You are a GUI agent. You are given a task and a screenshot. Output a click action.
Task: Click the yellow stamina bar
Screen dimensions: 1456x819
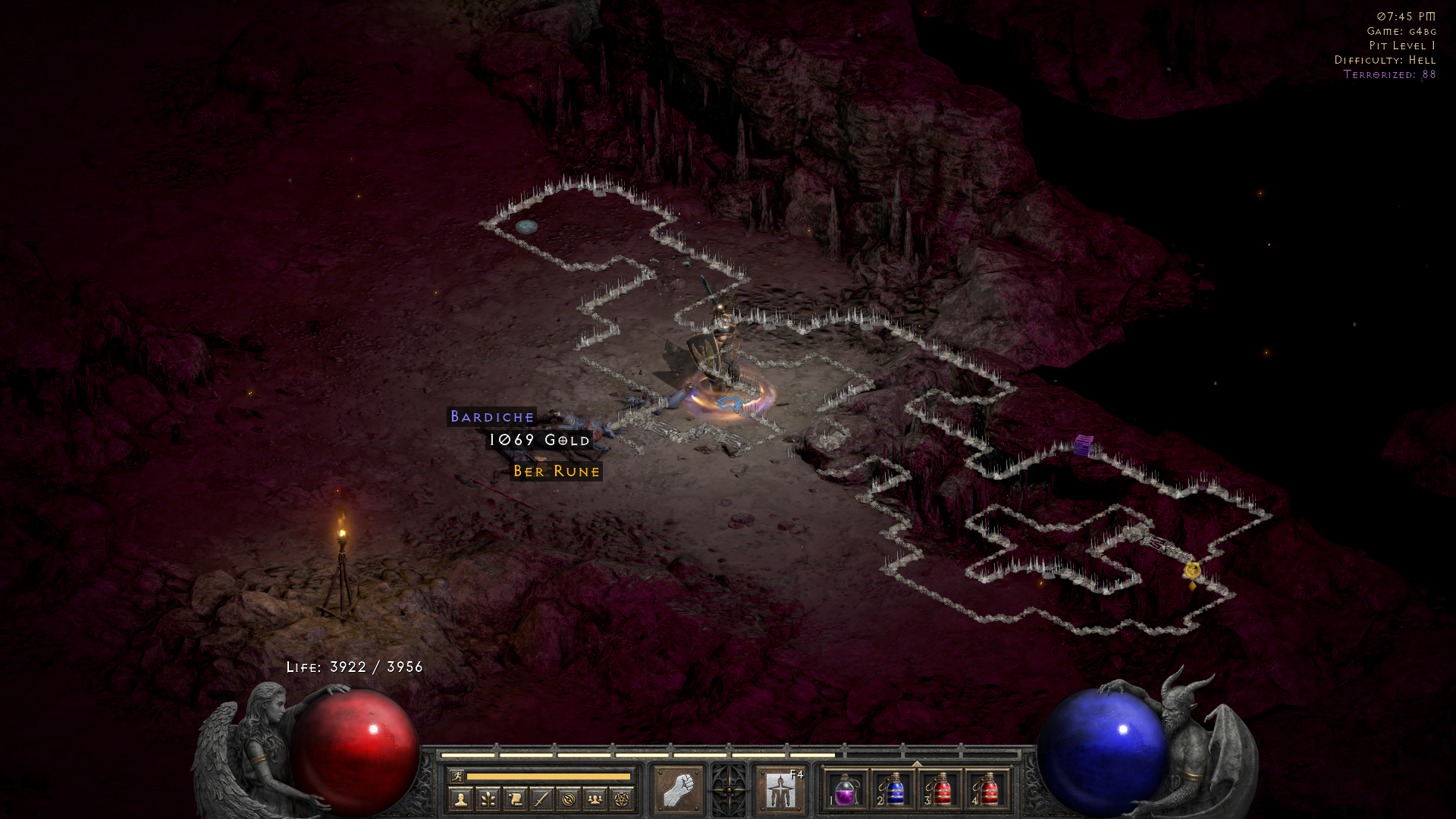(x=548, y=777)
